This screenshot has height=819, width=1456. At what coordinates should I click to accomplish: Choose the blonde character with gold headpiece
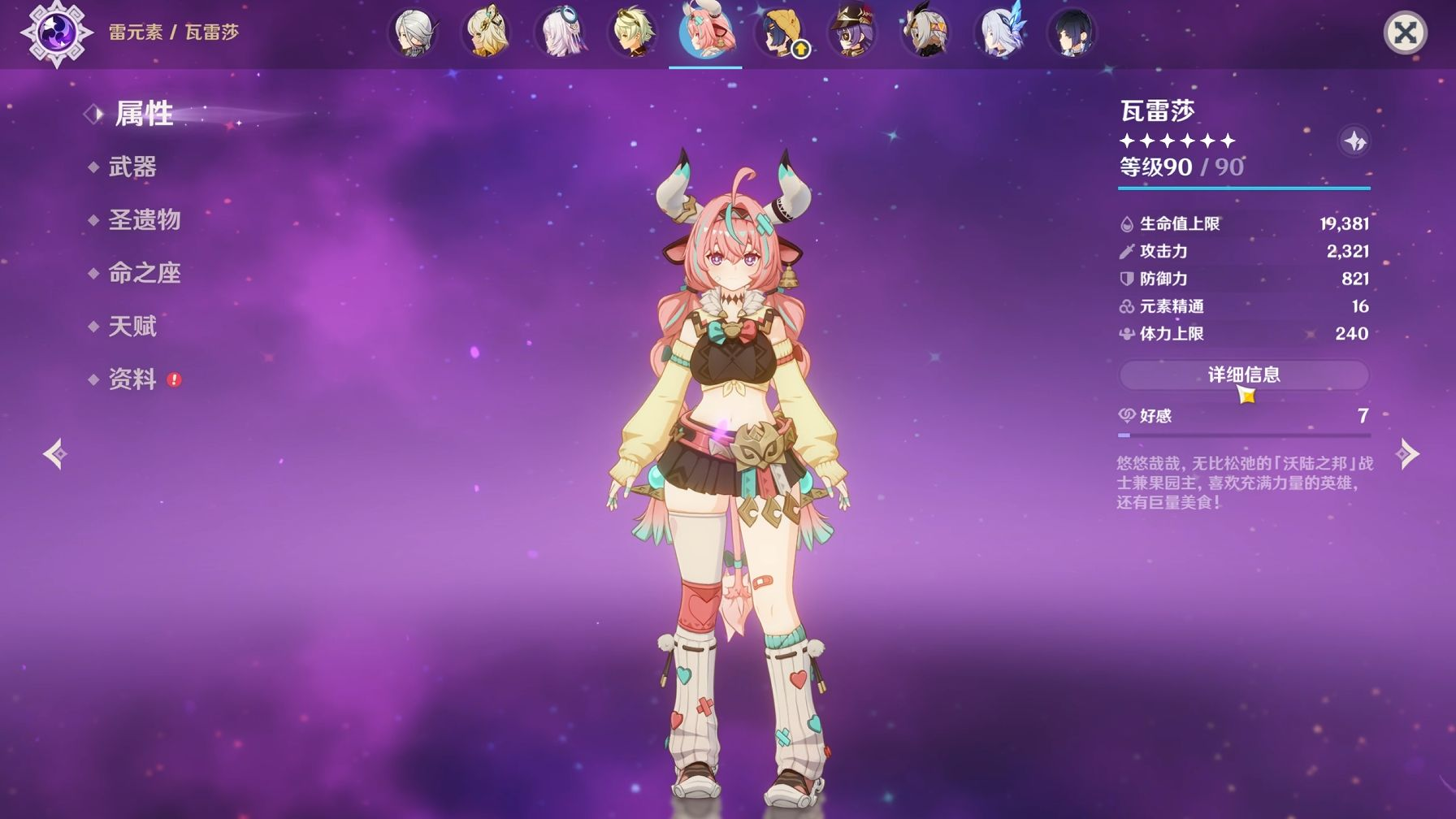[486, 33]
